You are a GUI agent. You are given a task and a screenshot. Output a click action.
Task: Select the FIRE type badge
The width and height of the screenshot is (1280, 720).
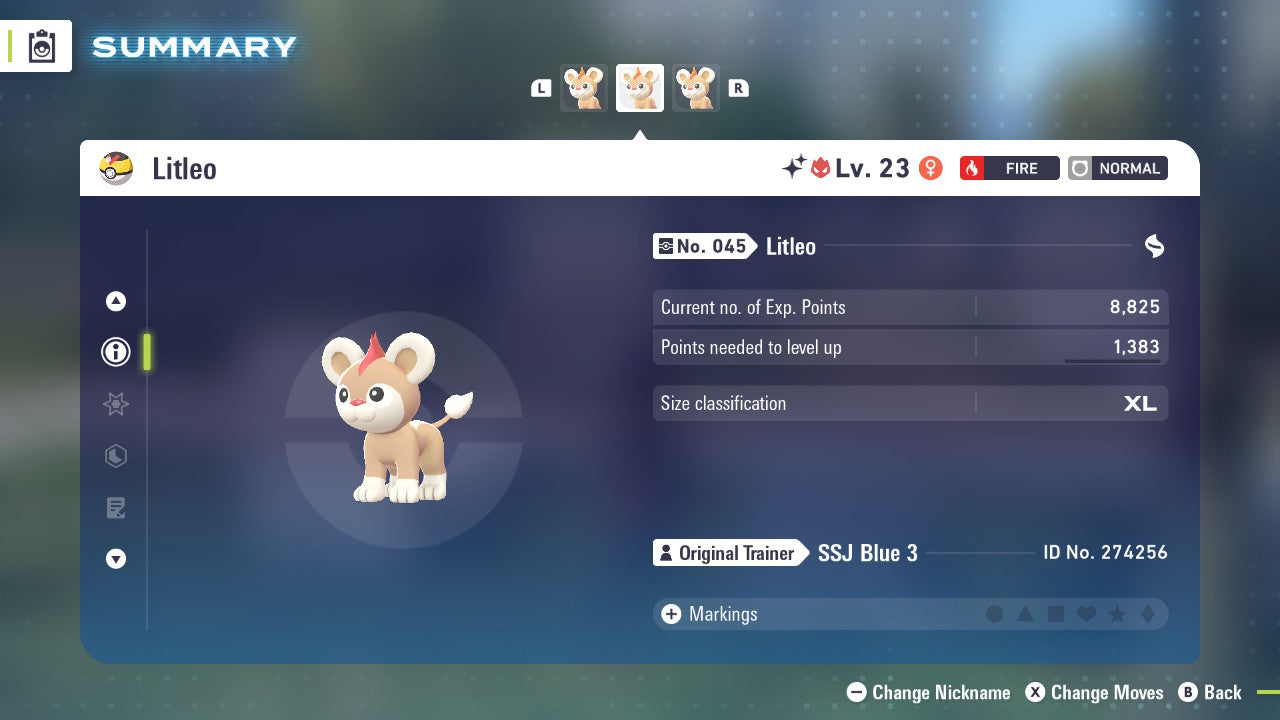pos(1010,168)
